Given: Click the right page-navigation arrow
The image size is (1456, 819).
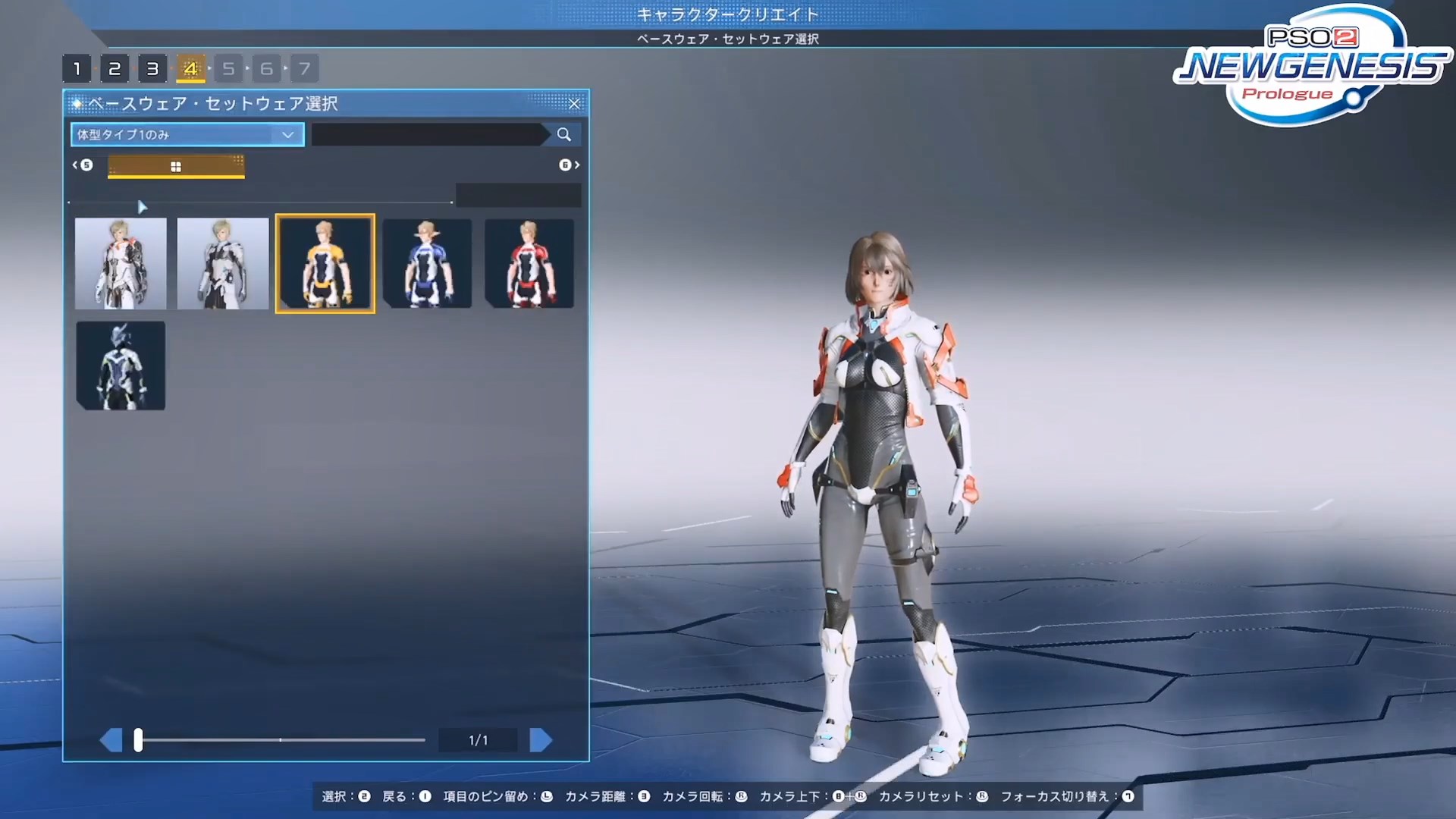Looking at the screenshot, I should tap(541, 739).
